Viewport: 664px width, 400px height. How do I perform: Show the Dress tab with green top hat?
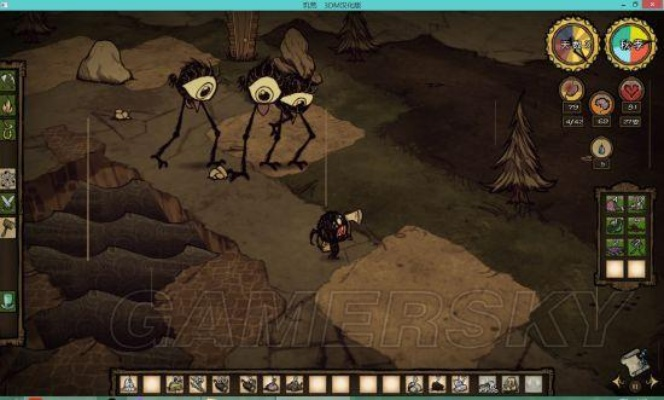point(8,300)
